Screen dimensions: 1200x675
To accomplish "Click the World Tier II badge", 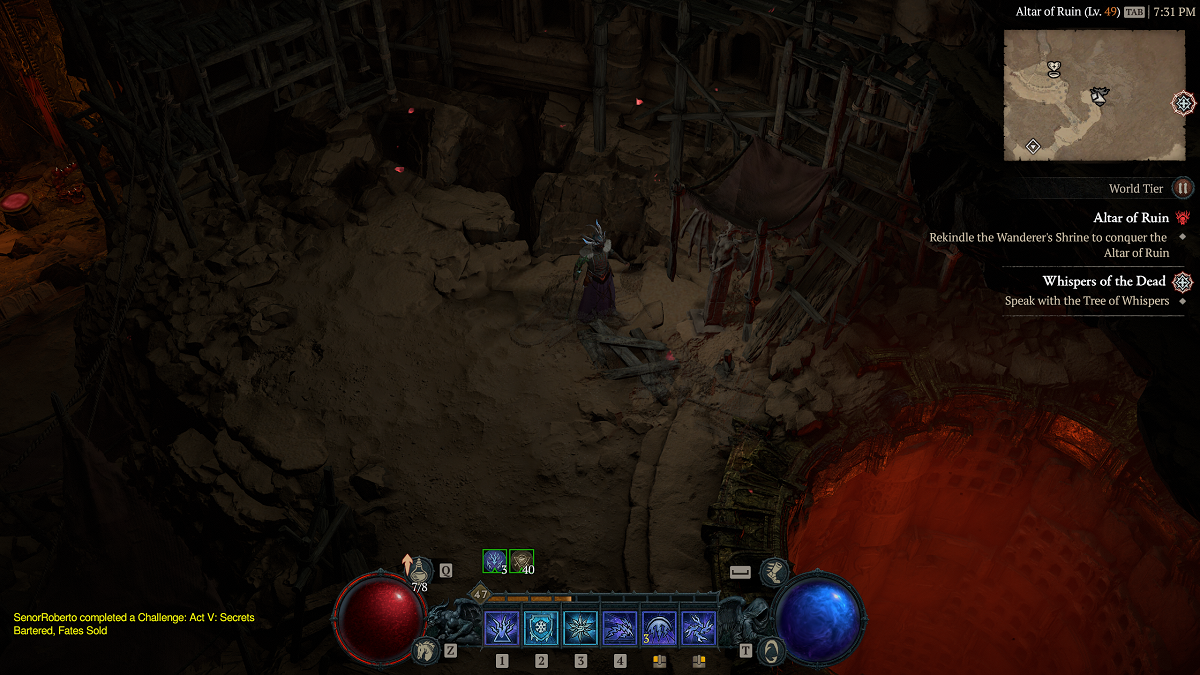I will coord(1183,188).
